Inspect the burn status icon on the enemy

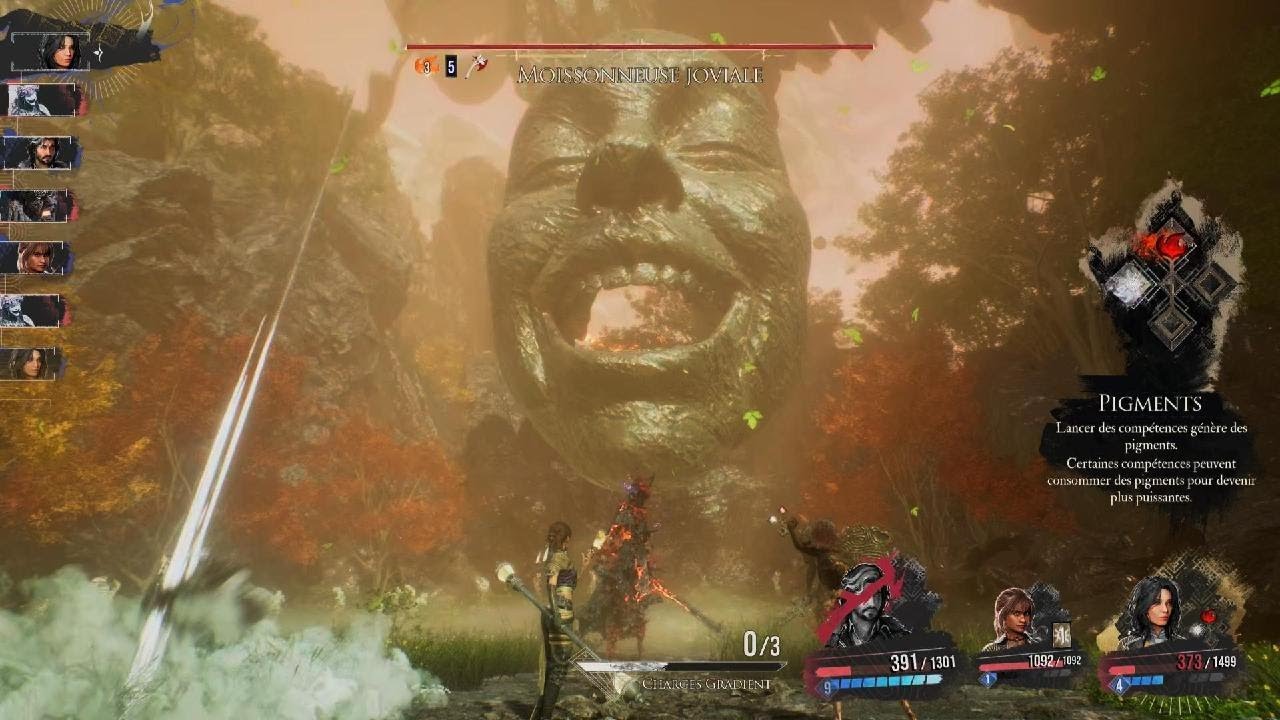426,67
